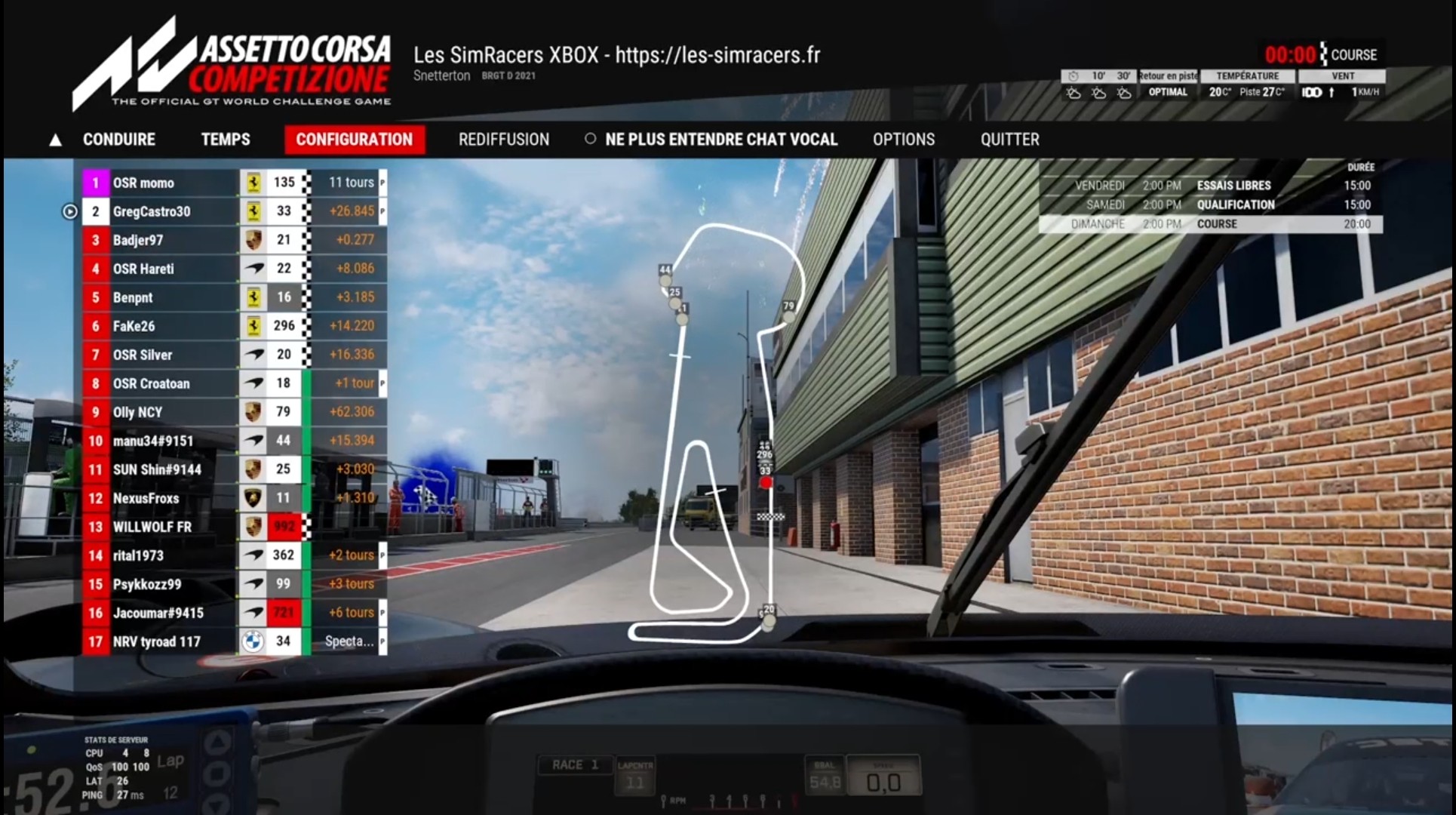Select the SAMEDI QUALIFICATION session row

1210,205
